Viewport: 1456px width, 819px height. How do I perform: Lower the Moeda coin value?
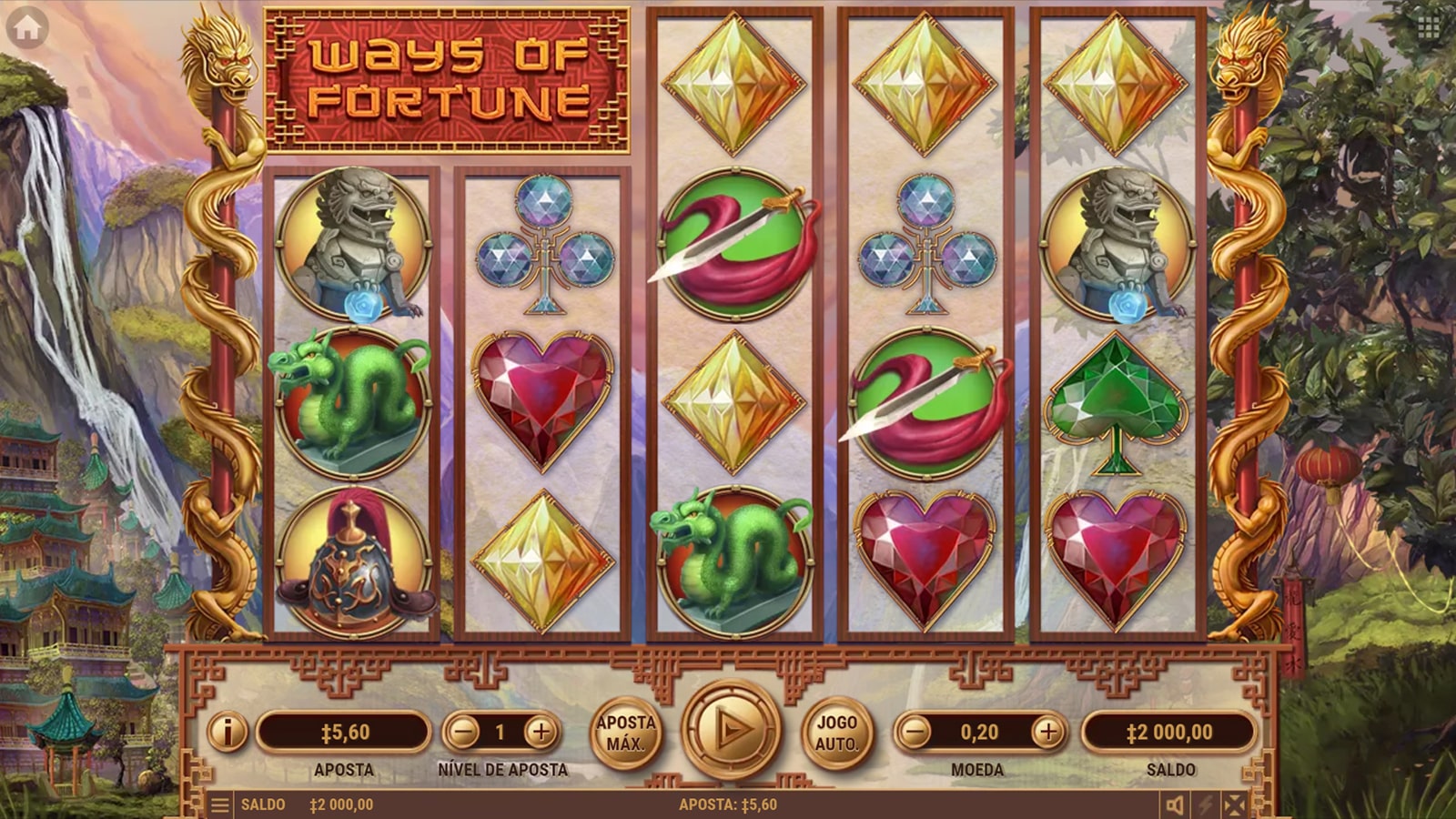[916, 732]
